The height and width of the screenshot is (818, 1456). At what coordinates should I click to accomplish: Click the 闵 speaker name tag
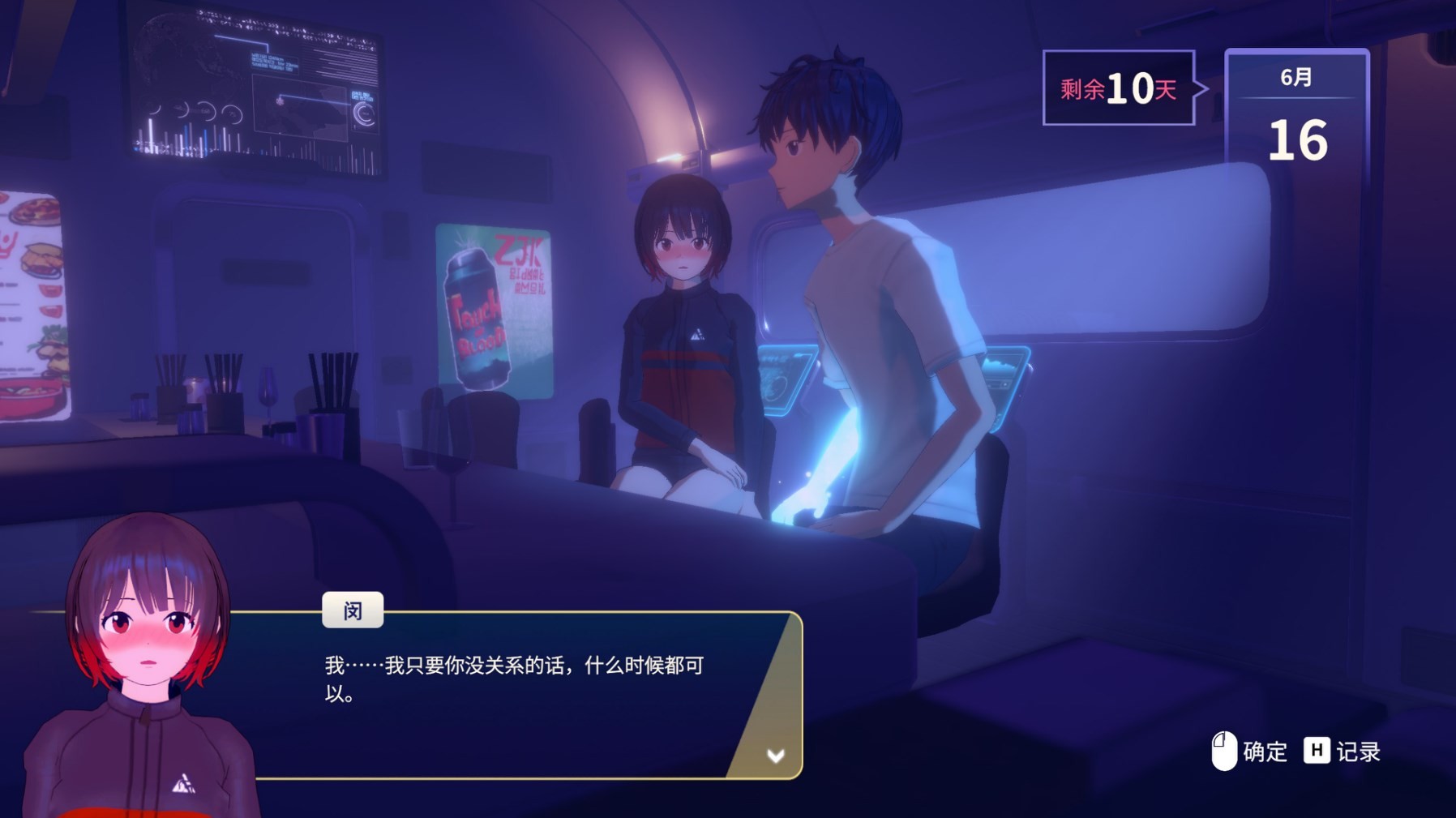[x=355, y=610]
